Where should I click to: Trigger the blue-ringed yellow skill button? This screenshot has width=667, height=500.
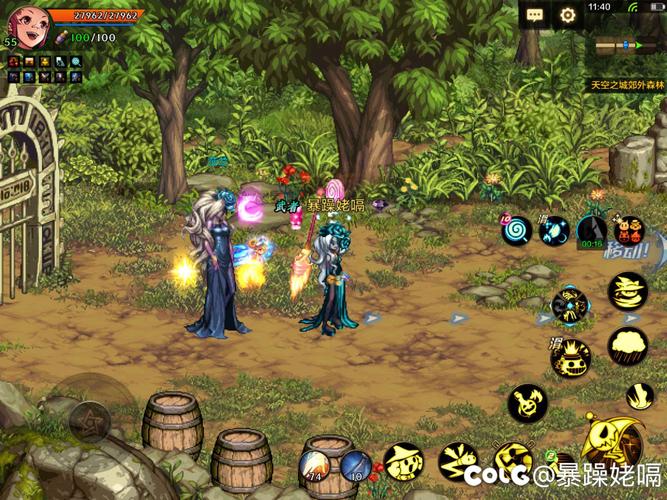coord(569,305)
